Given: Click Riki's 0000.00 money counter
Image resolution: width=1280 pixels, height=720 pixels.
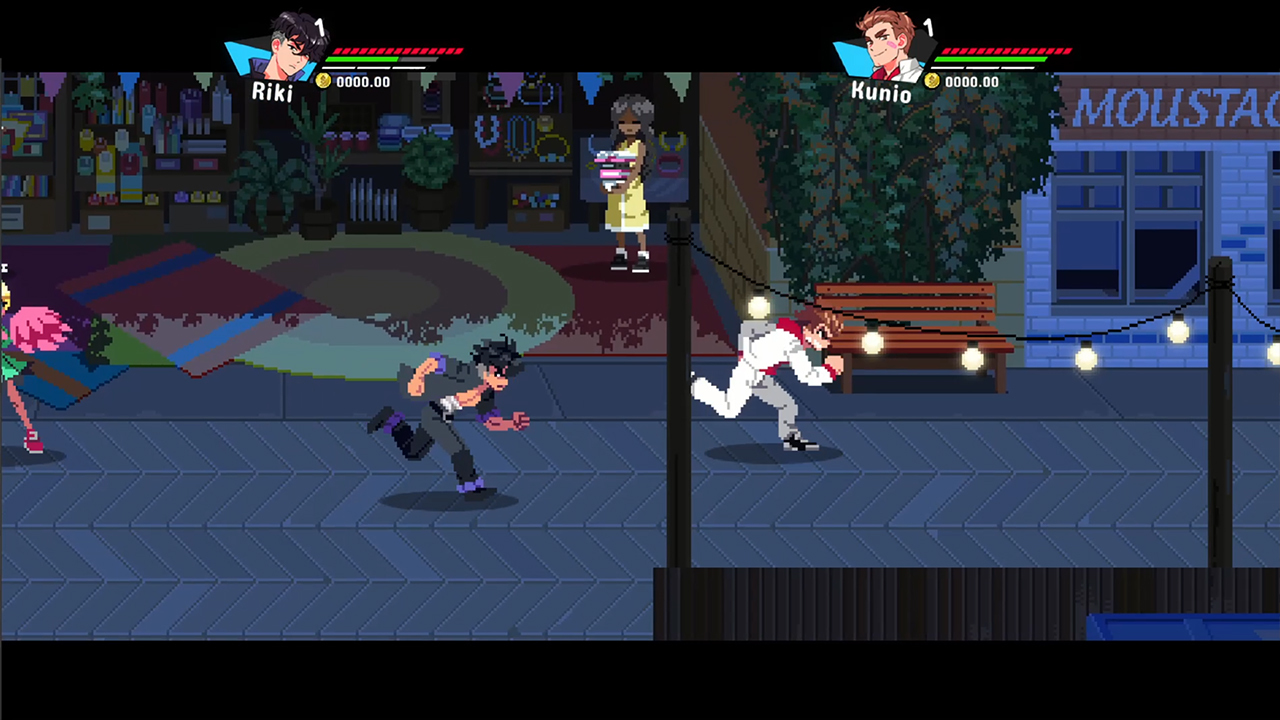Looking at the screenshot, I should [x=365, y=82].
